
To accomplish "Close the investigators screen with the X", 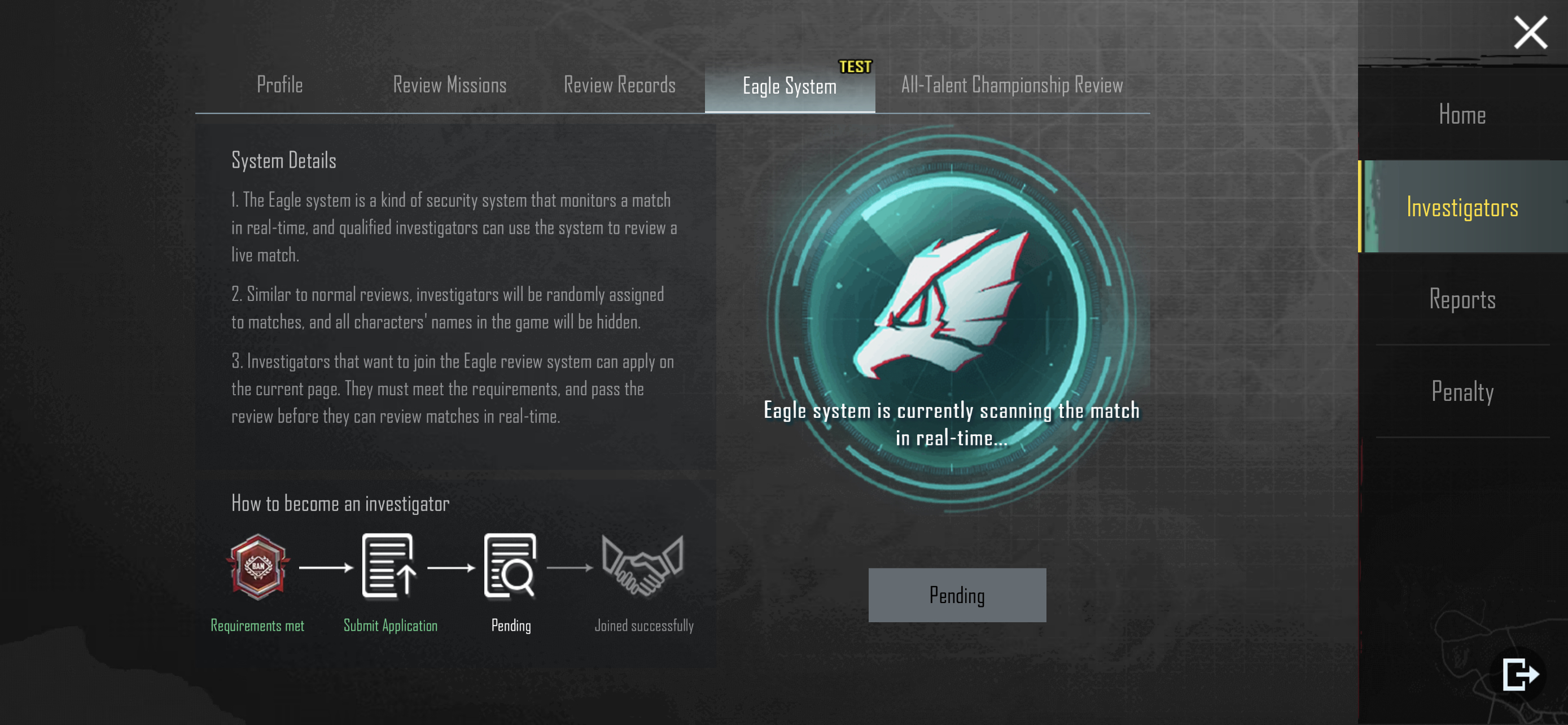I will pyautogui.click(x=1530, y=32).
